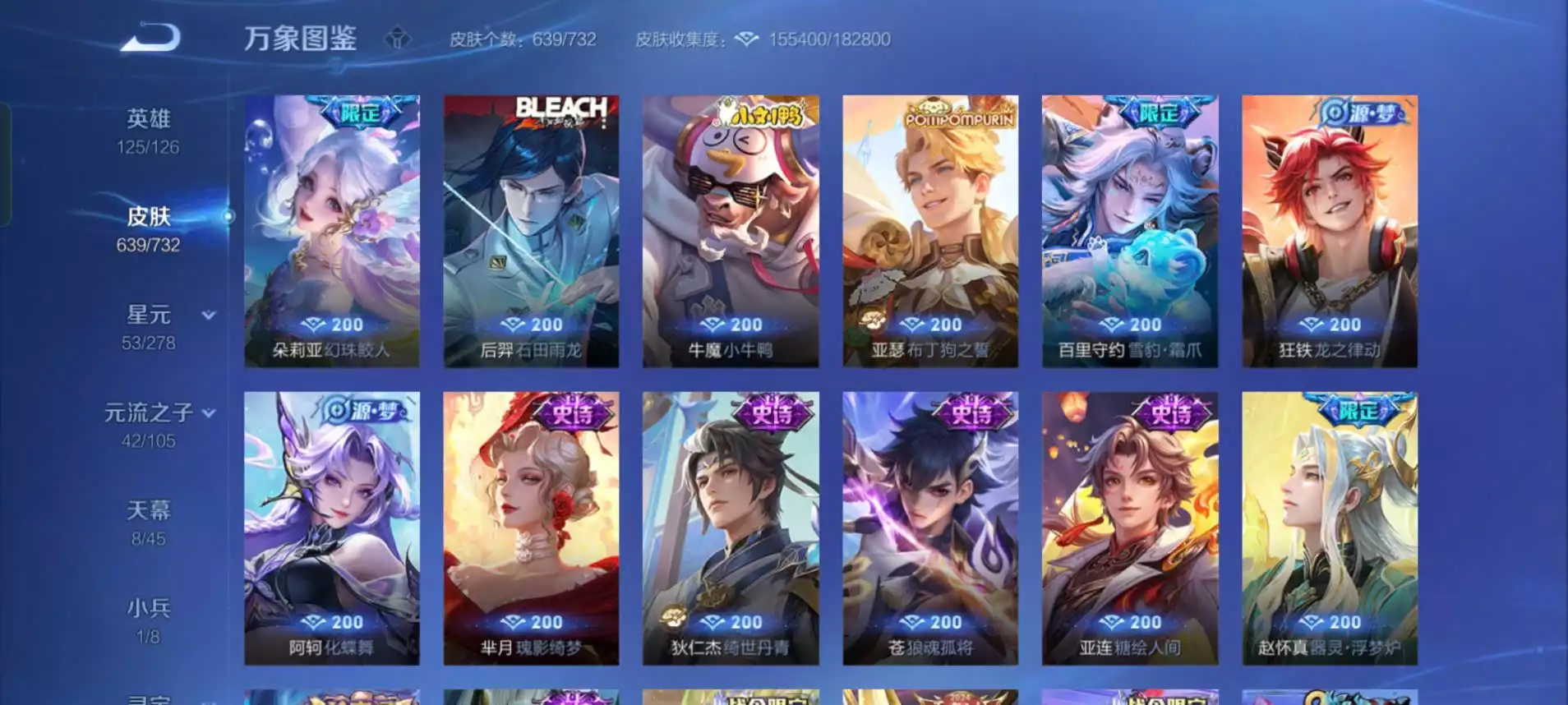
Task: Choose the 亚连 糖绘人间 skin card
Action: point(1130,528)
